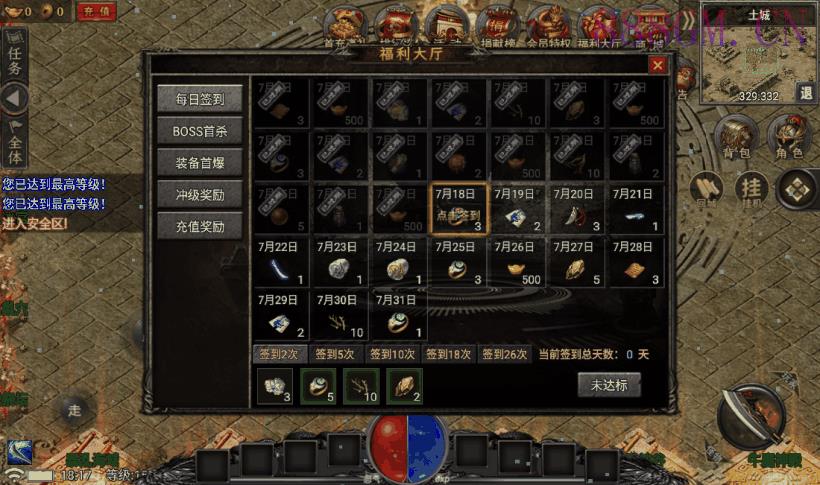The image size is (820, 485).
Task: Click the red 充值 recharge button
Action: tap(96, 12)
